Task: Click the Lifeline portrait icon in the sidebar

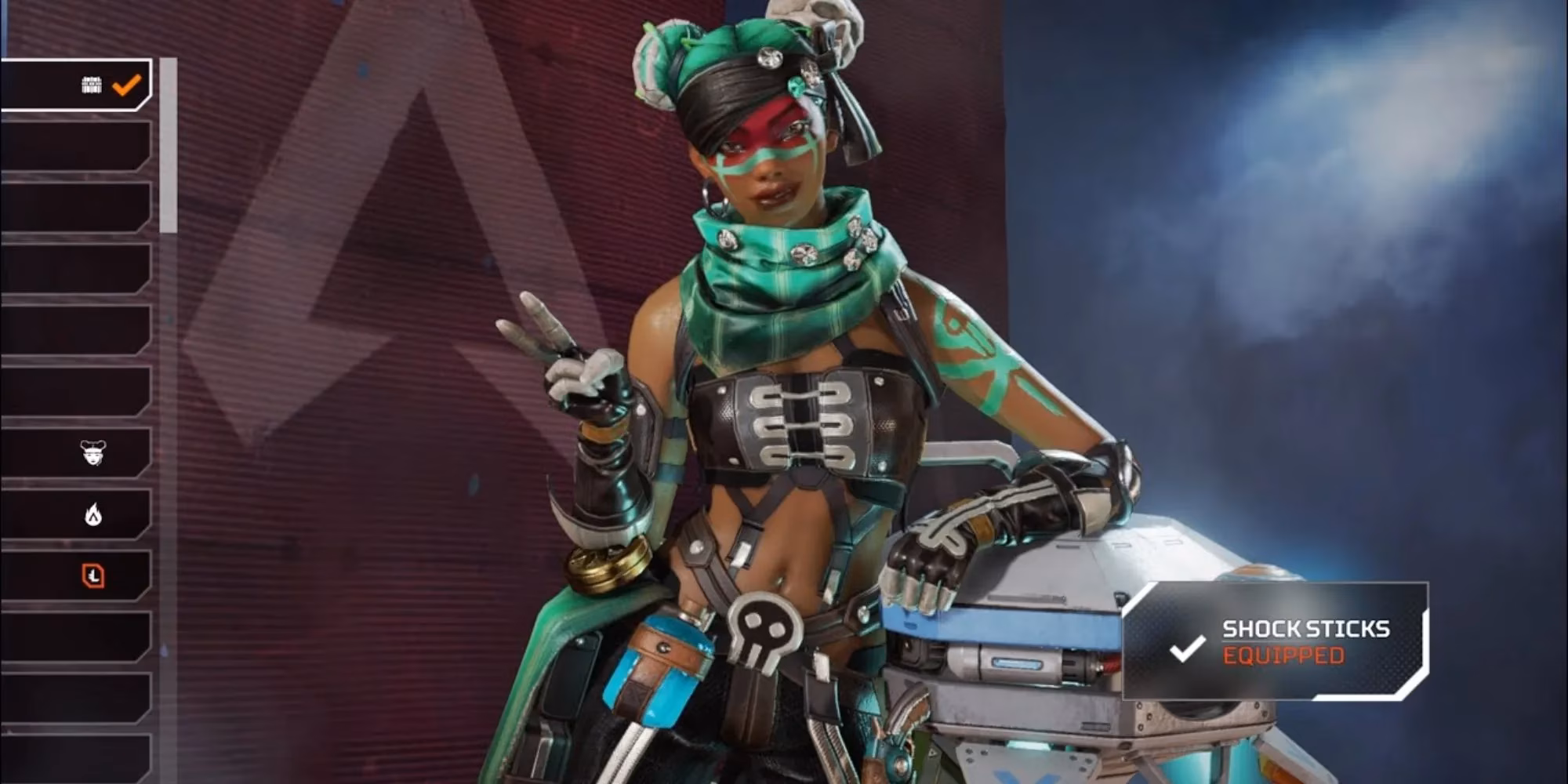Action: (92, 452)
